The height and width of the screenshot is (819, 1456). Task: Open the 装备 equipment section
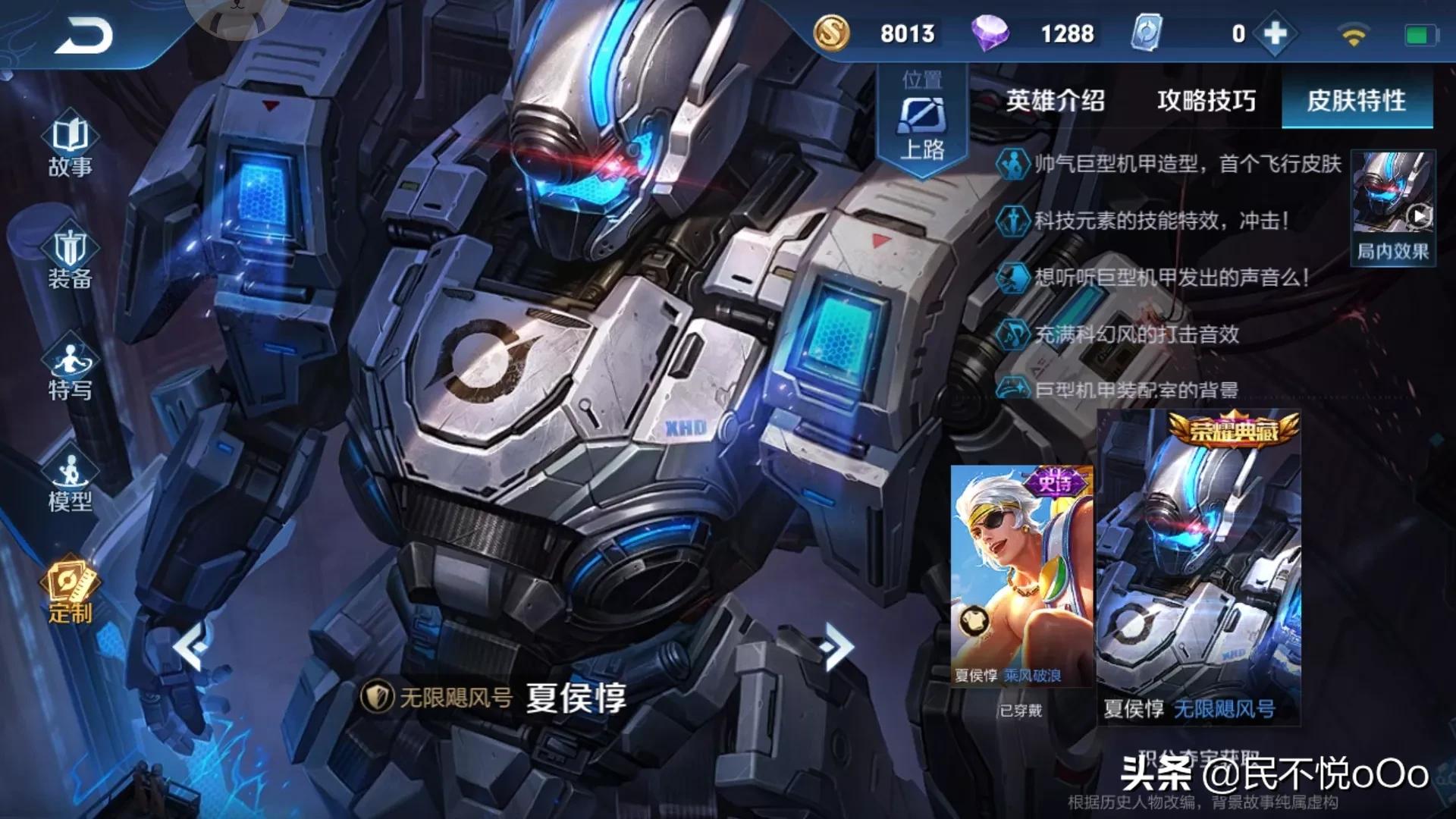point(70,259)
